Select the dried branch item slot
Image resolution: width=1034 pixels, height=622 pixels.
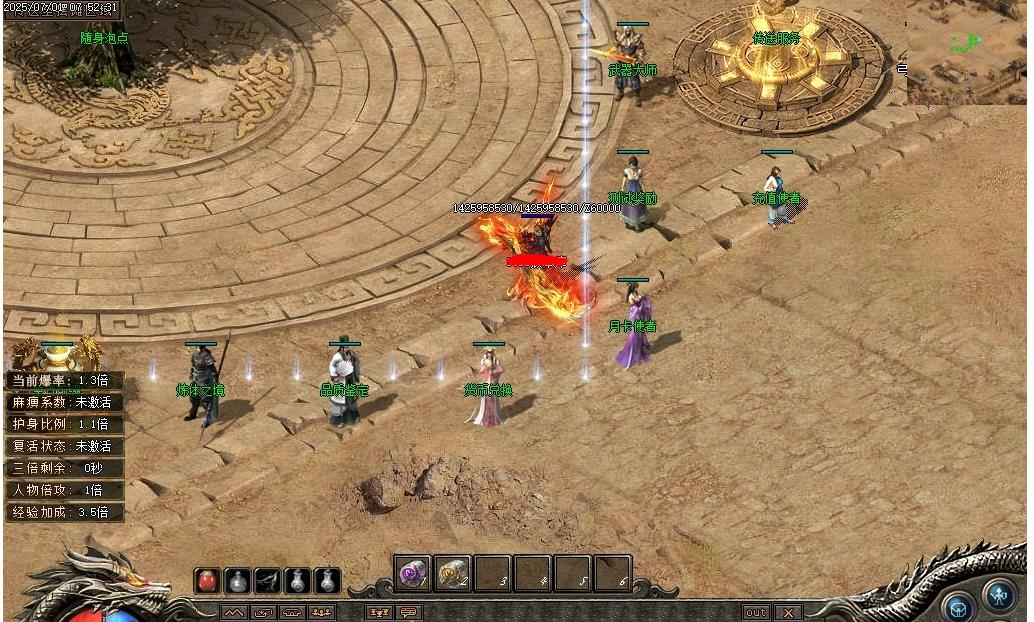pos(267,580)
